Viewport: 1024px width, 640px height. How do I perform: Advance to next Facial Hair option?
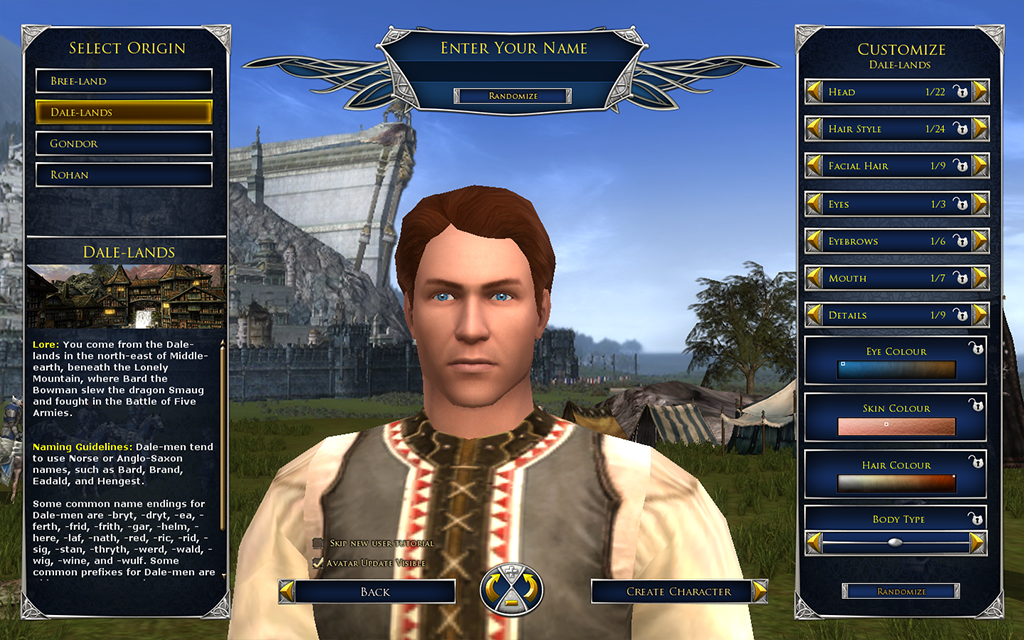(980, 166)
